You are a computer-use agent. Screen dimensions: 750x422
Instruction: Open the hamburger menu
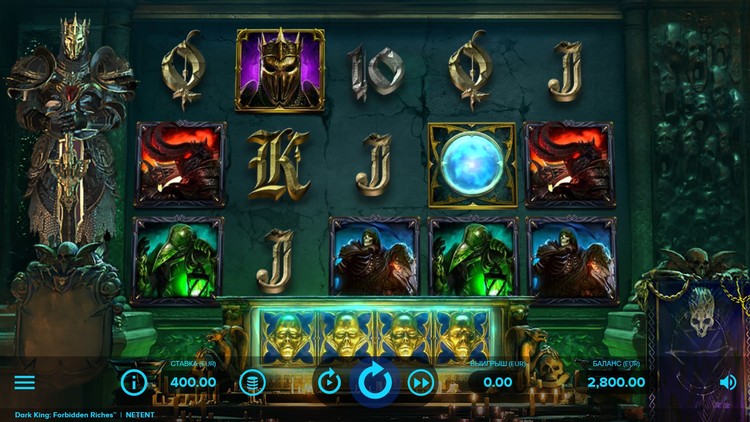[25, 382]
